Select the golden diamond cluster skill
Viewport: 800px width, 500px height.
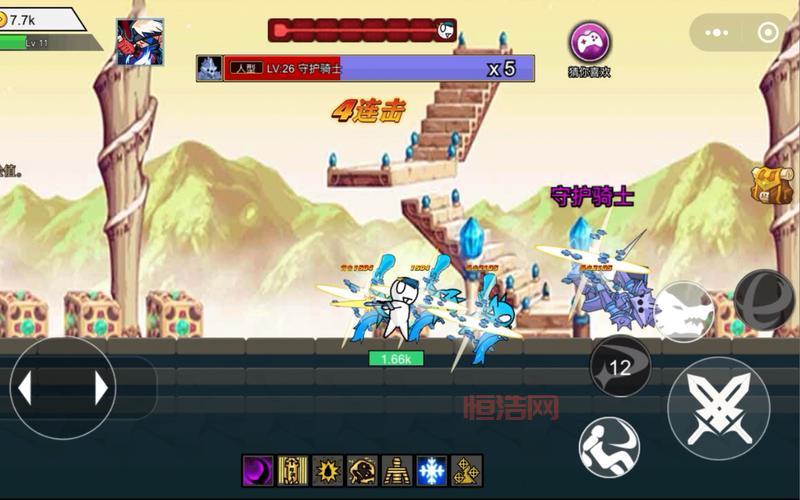click(x=467, y=470)
